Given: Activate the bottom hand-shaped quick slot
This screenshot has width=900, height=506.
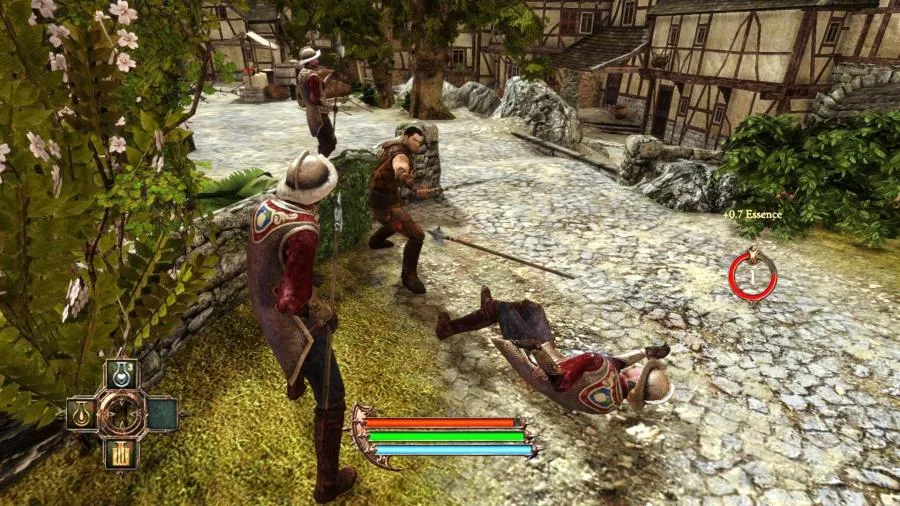Looking at the screenshot, I should coord(122,453).
